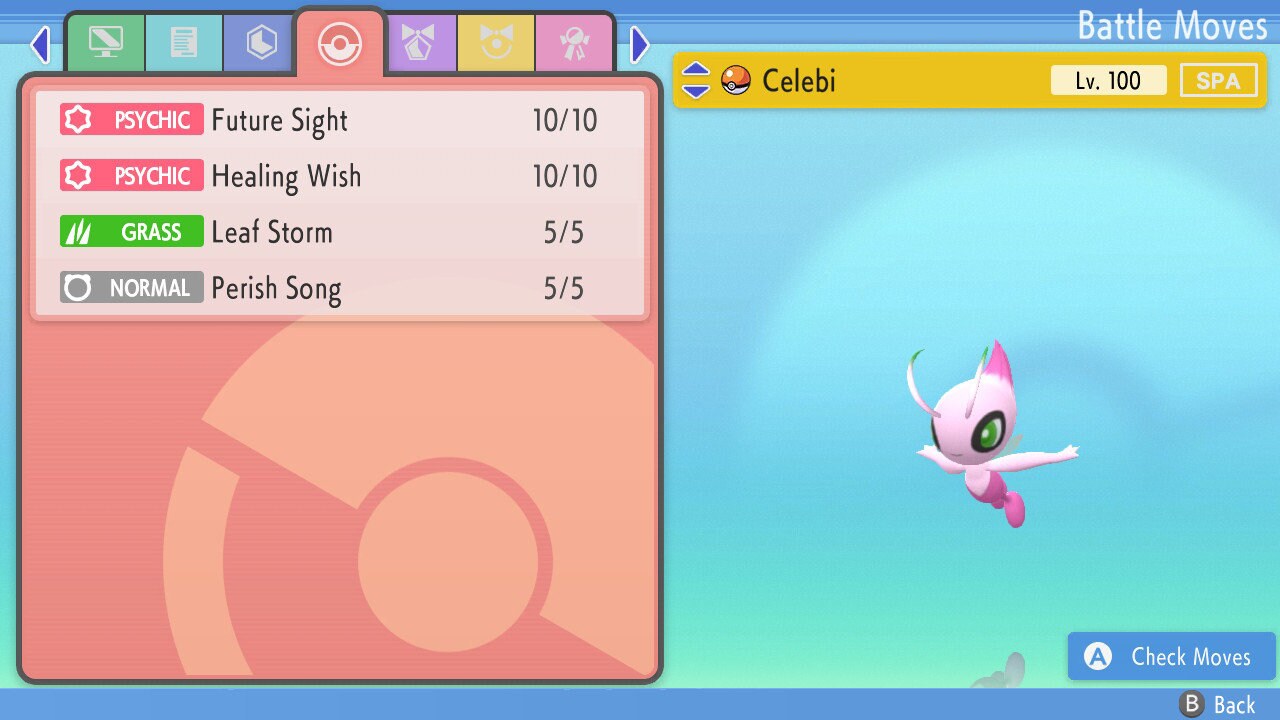The width and height of the screenshot is (1280, 720).
Task: Switch to the purple bow contest tab
Action: 418,43
